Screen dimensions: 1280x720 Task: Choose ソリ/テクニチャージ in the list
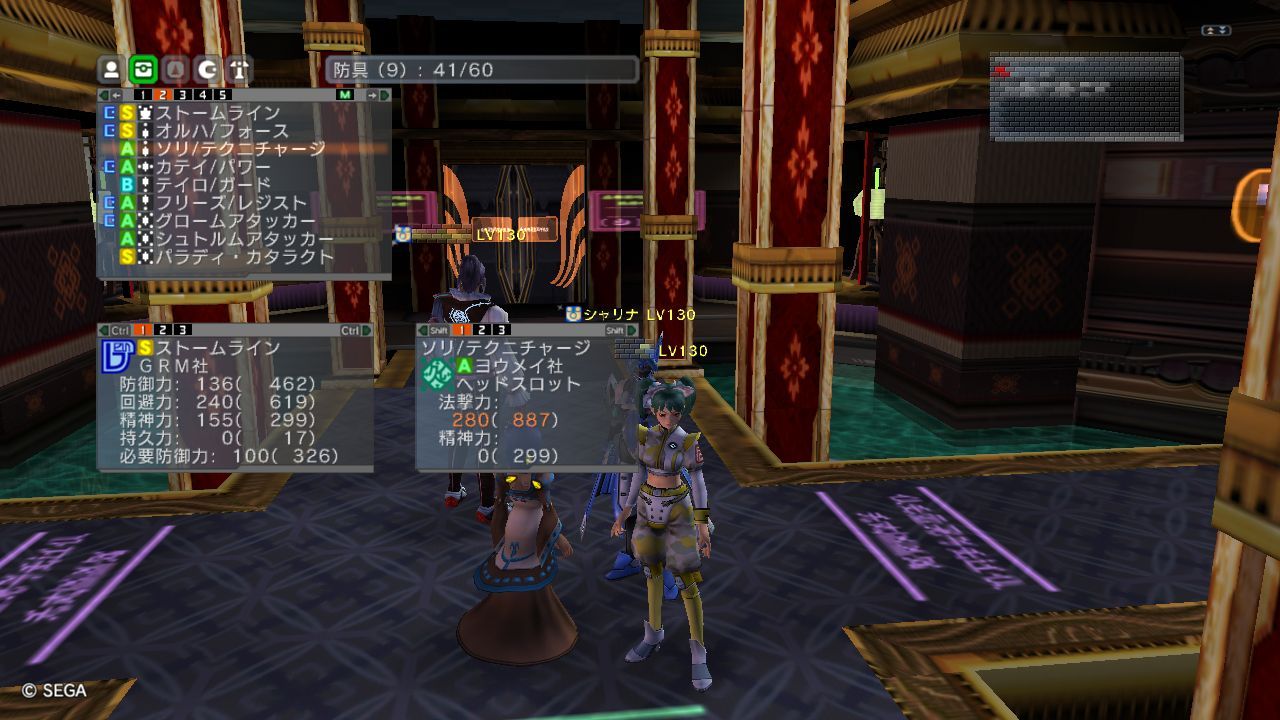point(240,149)
